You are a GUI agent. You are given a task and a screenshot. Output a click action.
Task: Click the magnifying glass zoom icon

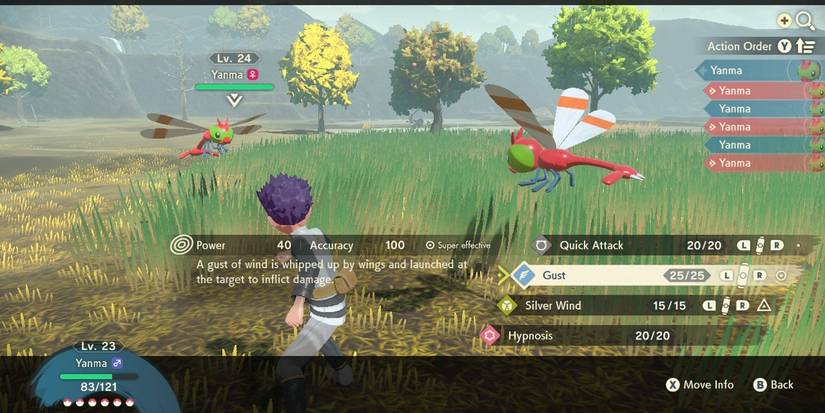pos(805,19)
